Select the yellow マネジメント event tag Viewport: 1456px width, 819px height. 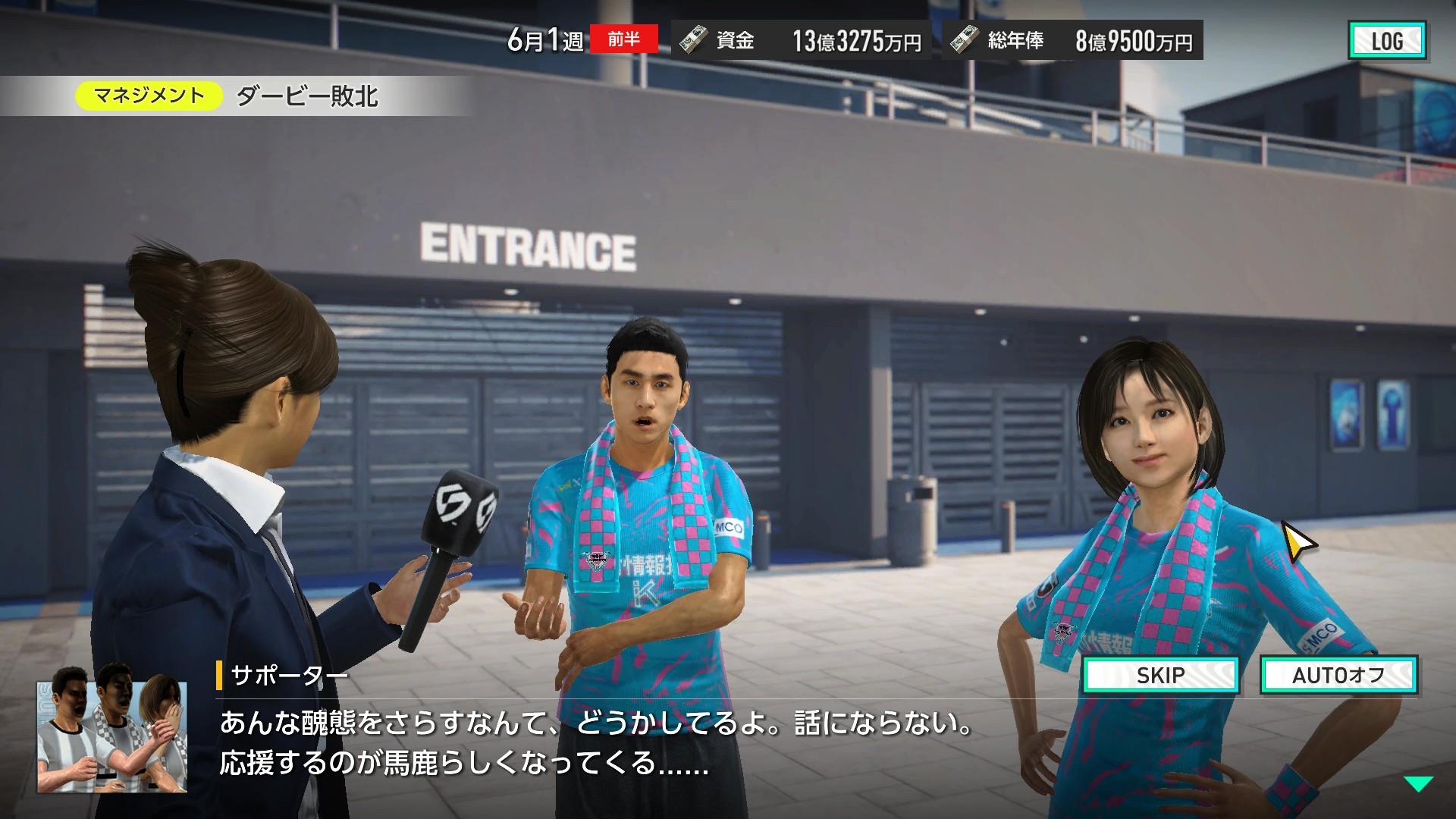tap(148, 96)
